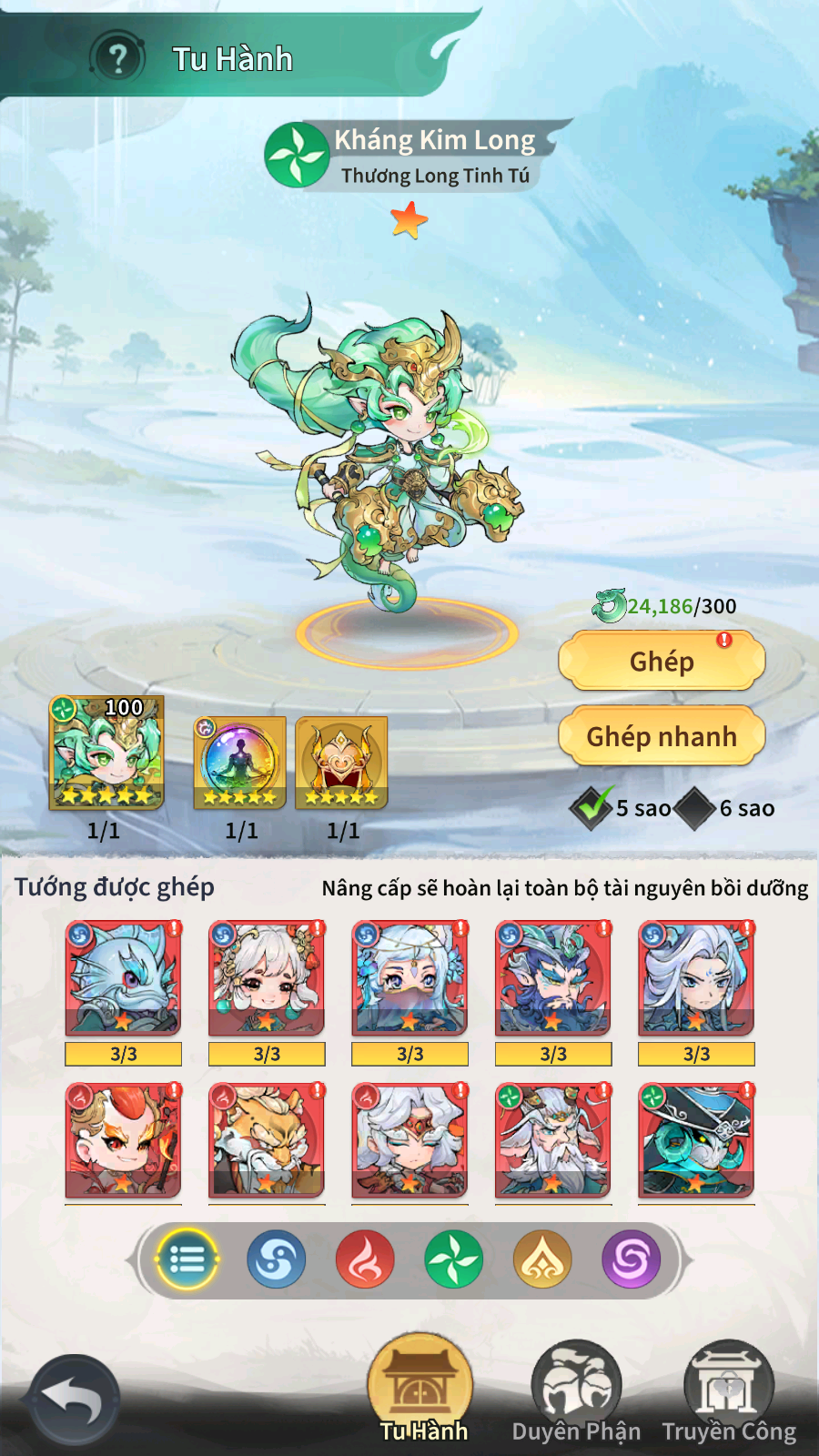Switch to the Duyên Phận tab
The width and height of the screenshot is (819, 1456).
coord(576,1394)
